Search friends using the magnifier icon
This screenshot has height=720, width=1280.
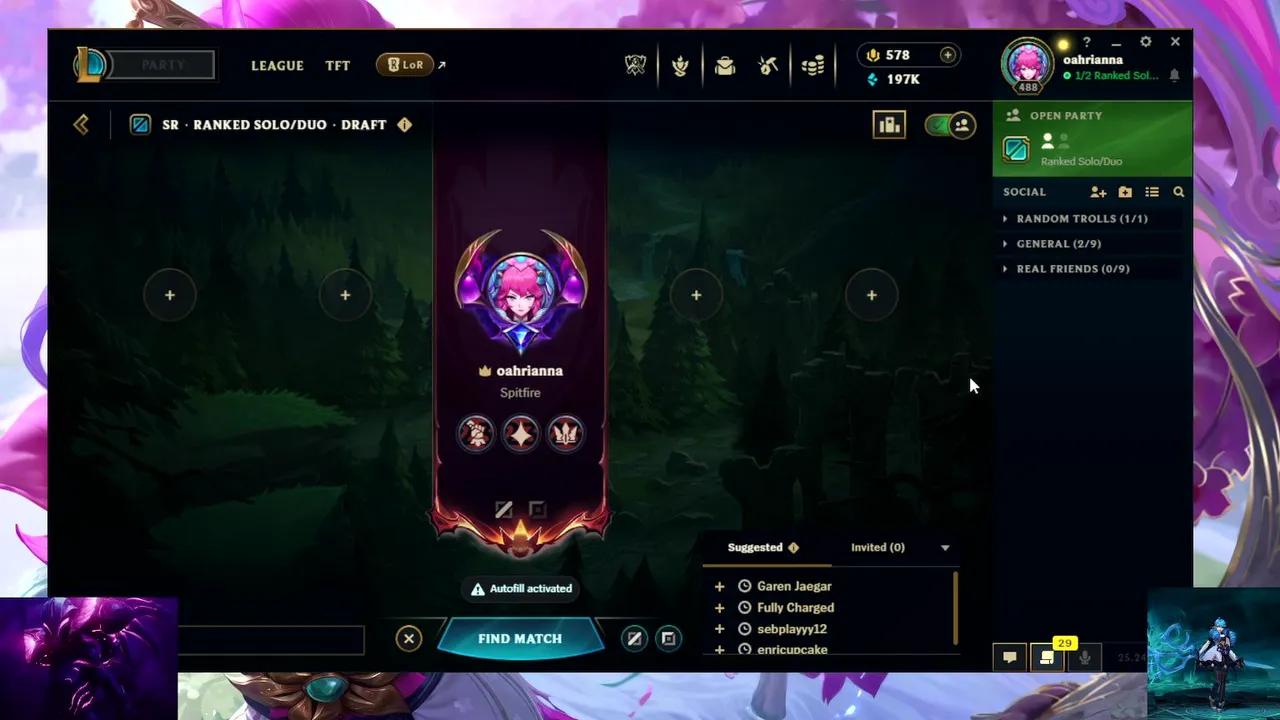pyautogui.click(x=1177, y=192)
